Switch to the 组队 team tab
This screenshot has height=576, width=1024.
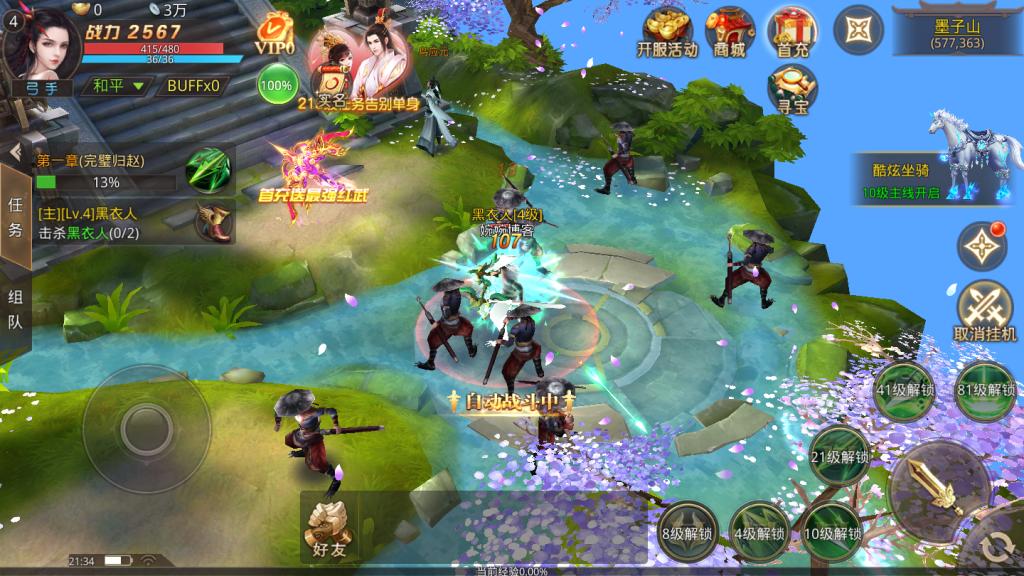click(x=15, y=309)
